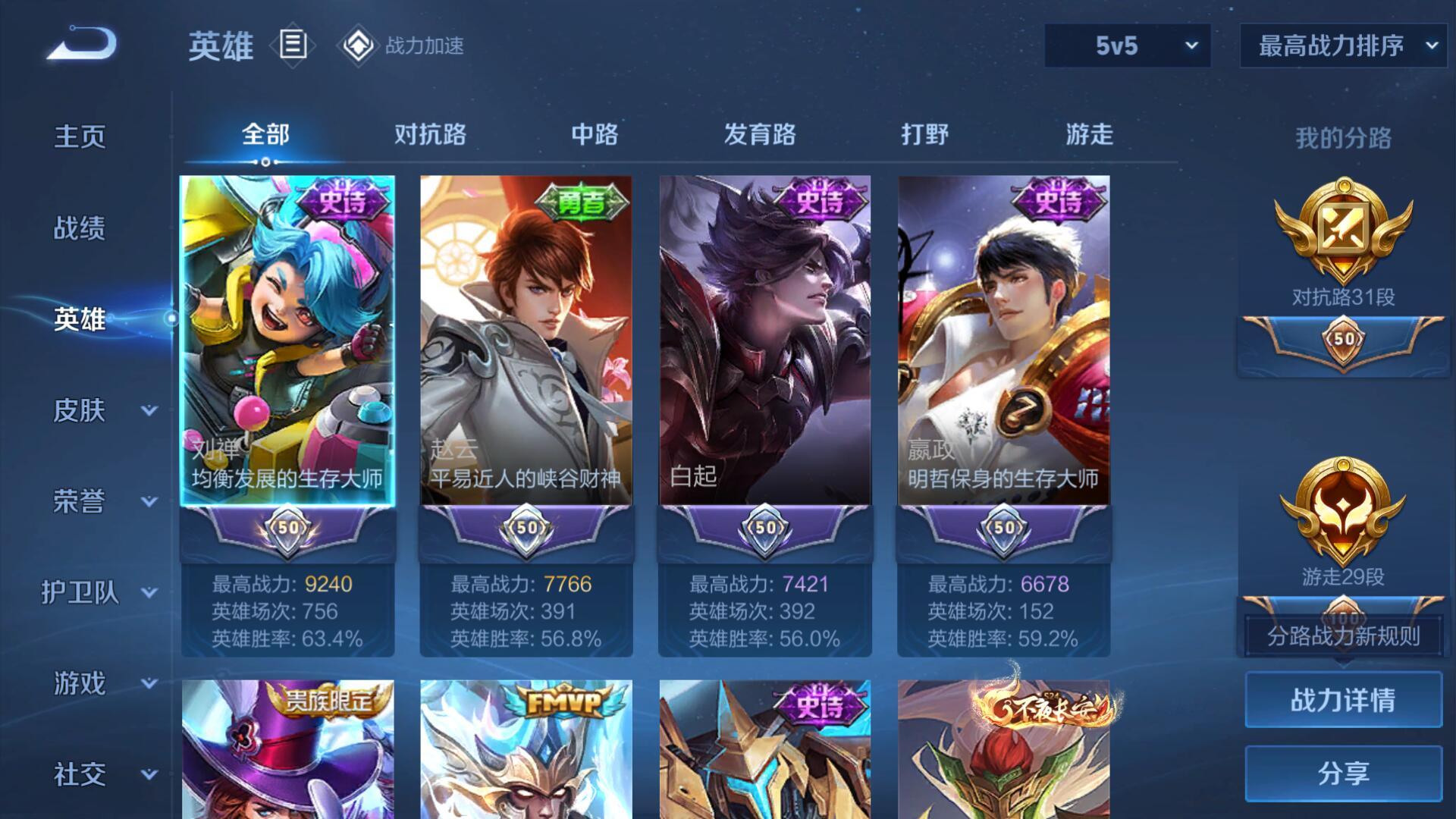Click the 分享 share button

pyautogui.click(x=1343, y=773)
